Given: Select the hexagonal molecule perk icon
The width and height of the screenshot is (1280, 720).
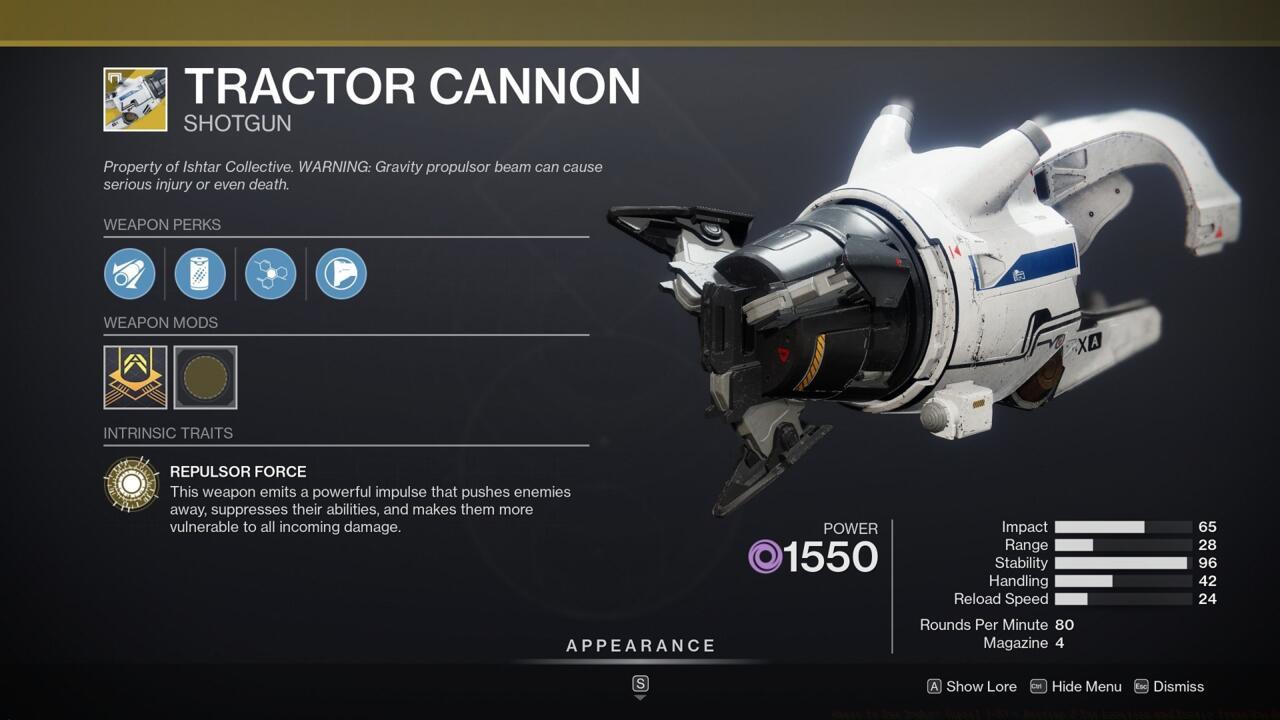Looking at the screenshot, I should pos(270,273).
